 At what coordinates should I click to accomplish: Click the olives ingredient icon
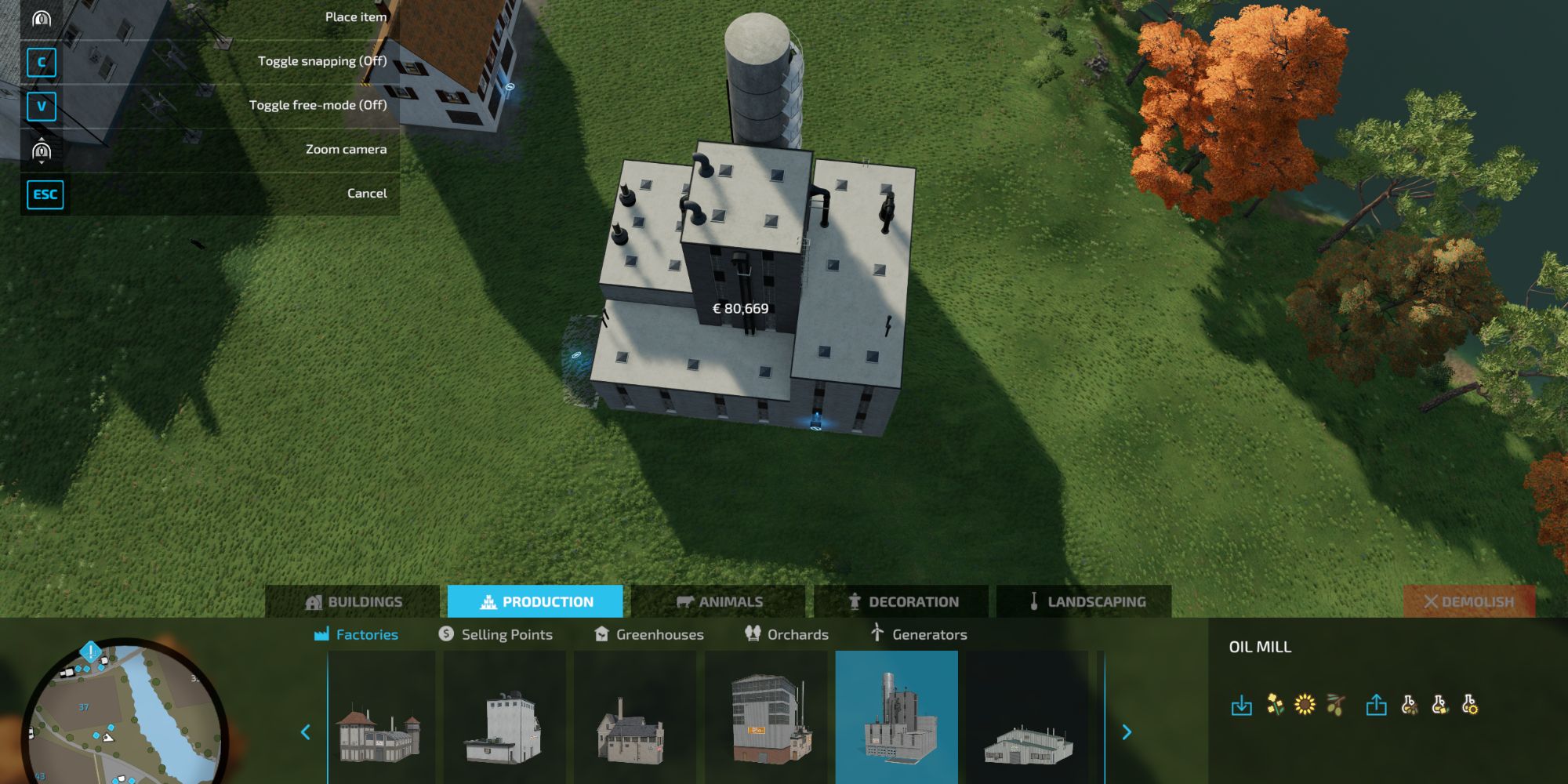tap(1334, 704)
